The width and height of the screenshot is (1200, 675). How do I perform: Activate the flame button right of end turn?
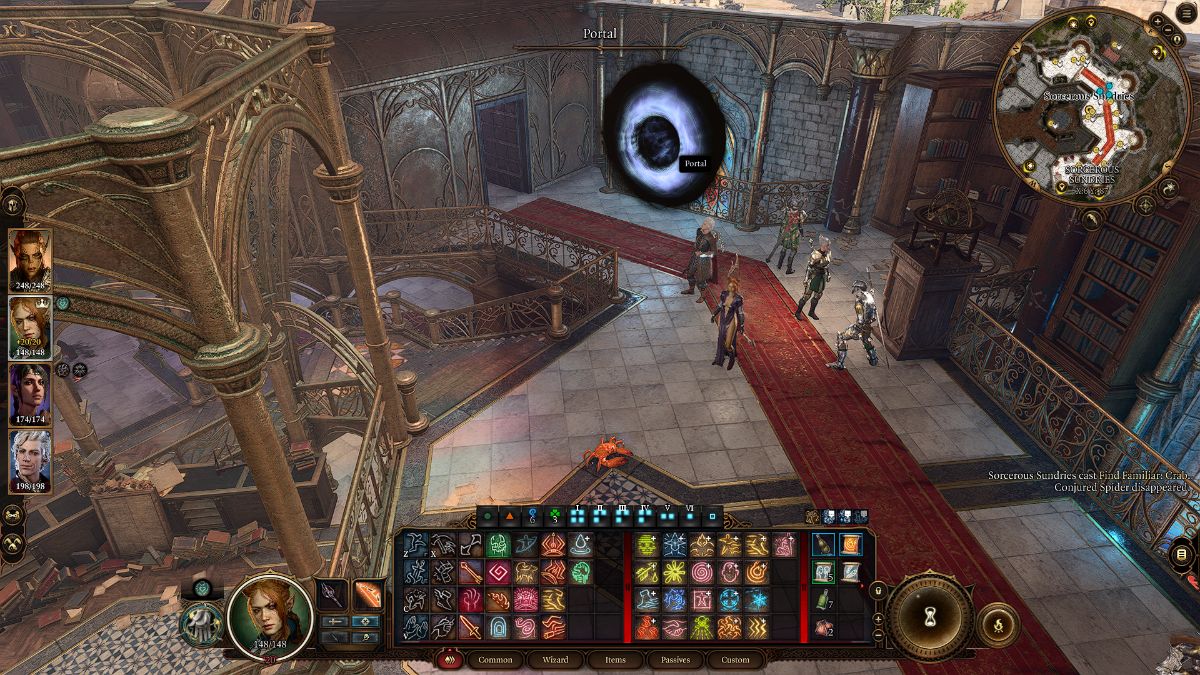[x=998, y=625]
